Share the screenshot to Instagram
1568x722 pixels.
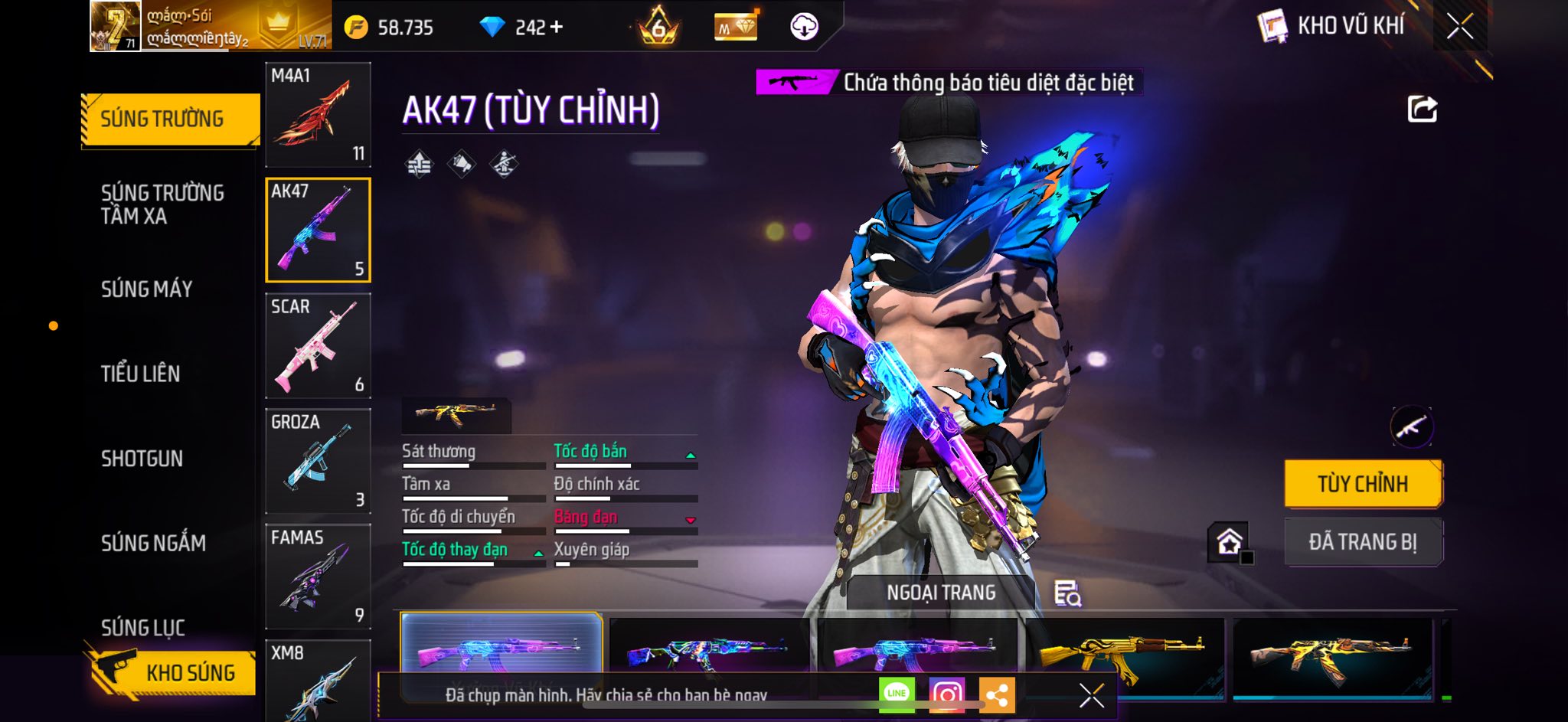947,694
